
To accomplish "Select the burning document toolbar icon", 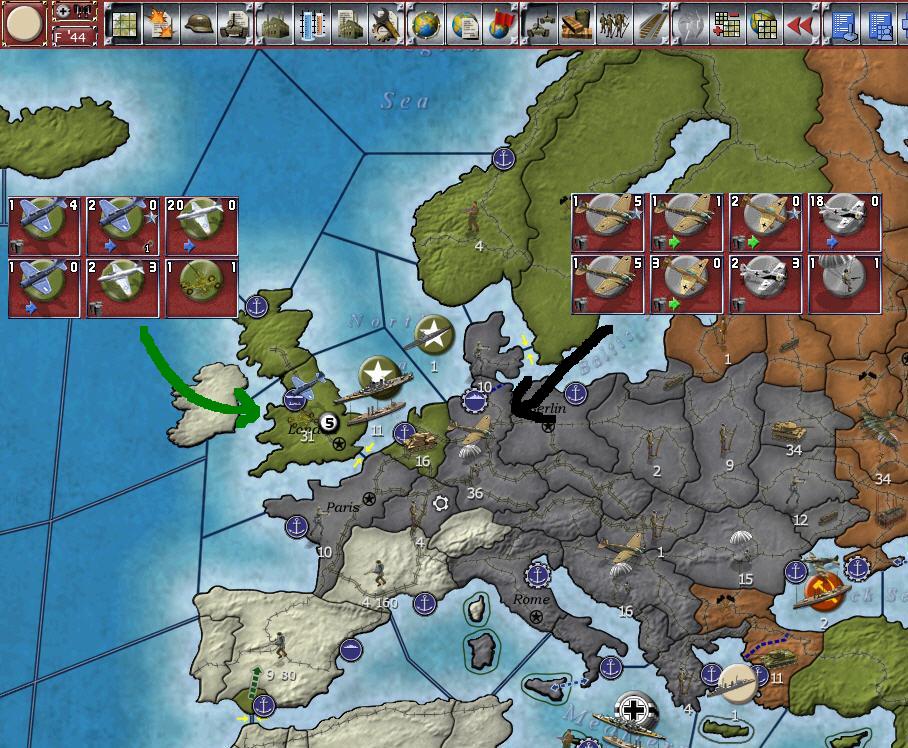I will (x=161, y=23).
